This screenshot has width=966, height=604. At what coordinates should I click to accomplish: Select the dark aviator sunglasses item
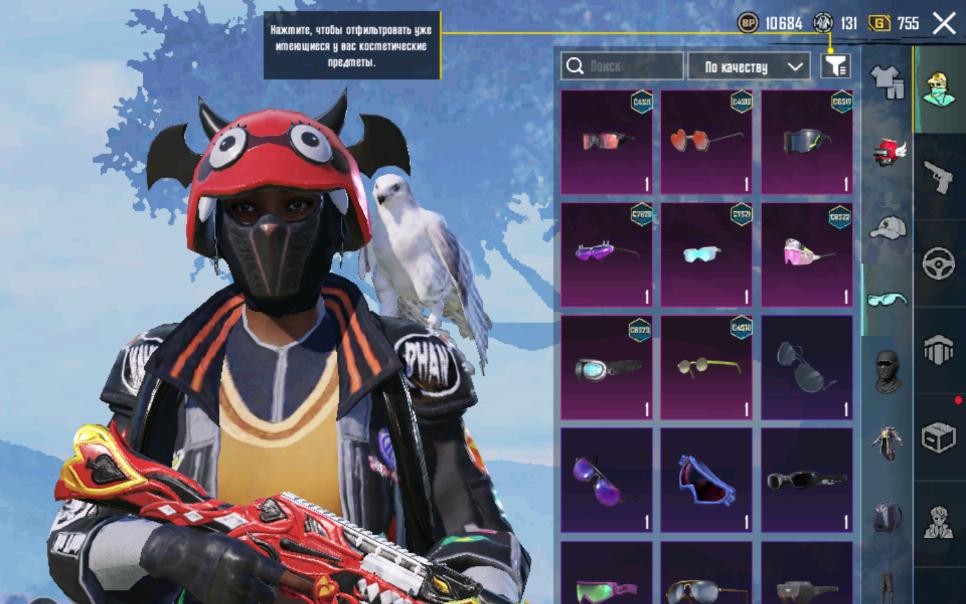(x=807, y=367)
